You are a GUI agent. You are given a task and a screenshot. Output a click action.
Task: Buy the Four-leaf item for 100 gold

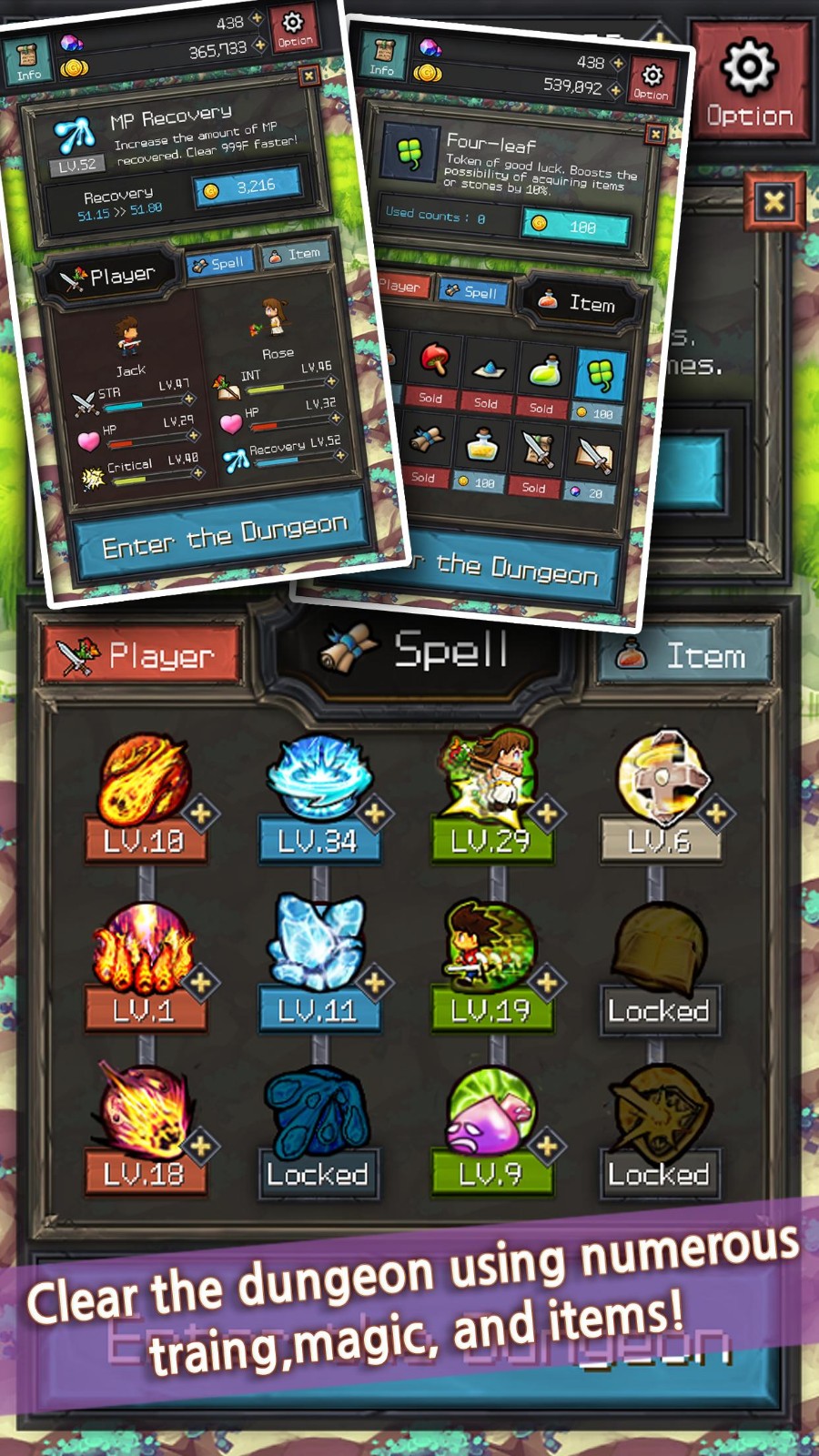pyautogui.click(x=575, y=226)
